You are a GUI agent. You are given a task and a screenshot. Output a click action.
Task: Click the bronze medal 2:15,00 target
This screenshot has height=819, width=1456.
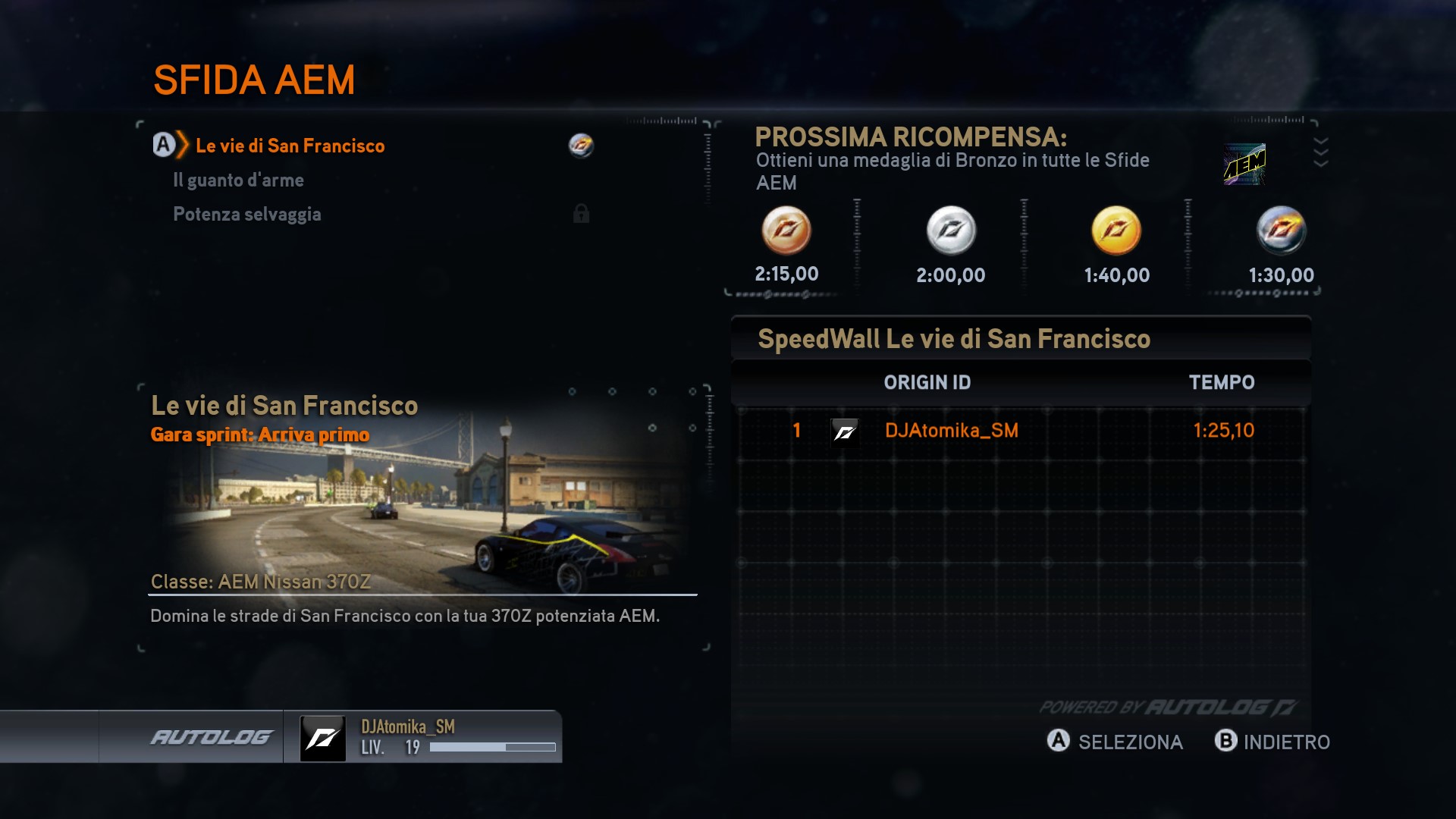(786, 231)
